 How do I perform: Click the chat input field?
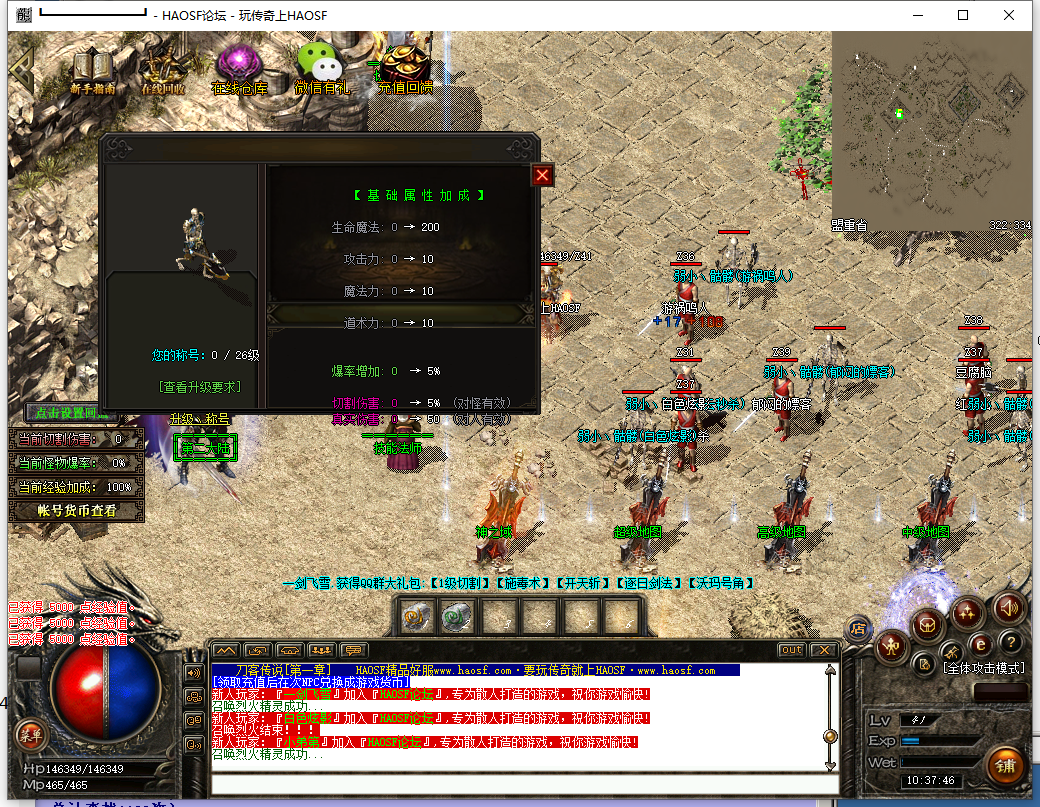[x=520, y=783]
